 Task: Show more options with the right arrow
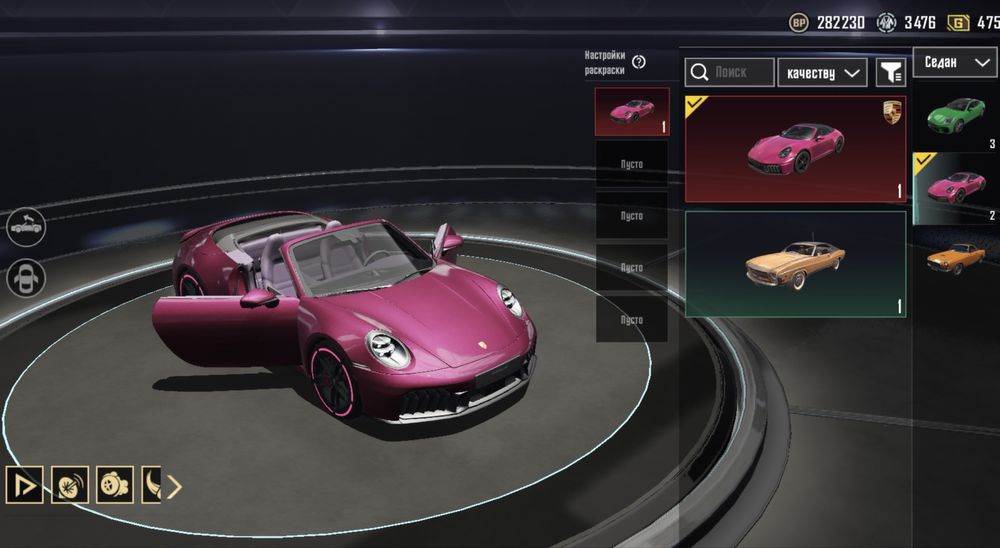pos(174,487)
